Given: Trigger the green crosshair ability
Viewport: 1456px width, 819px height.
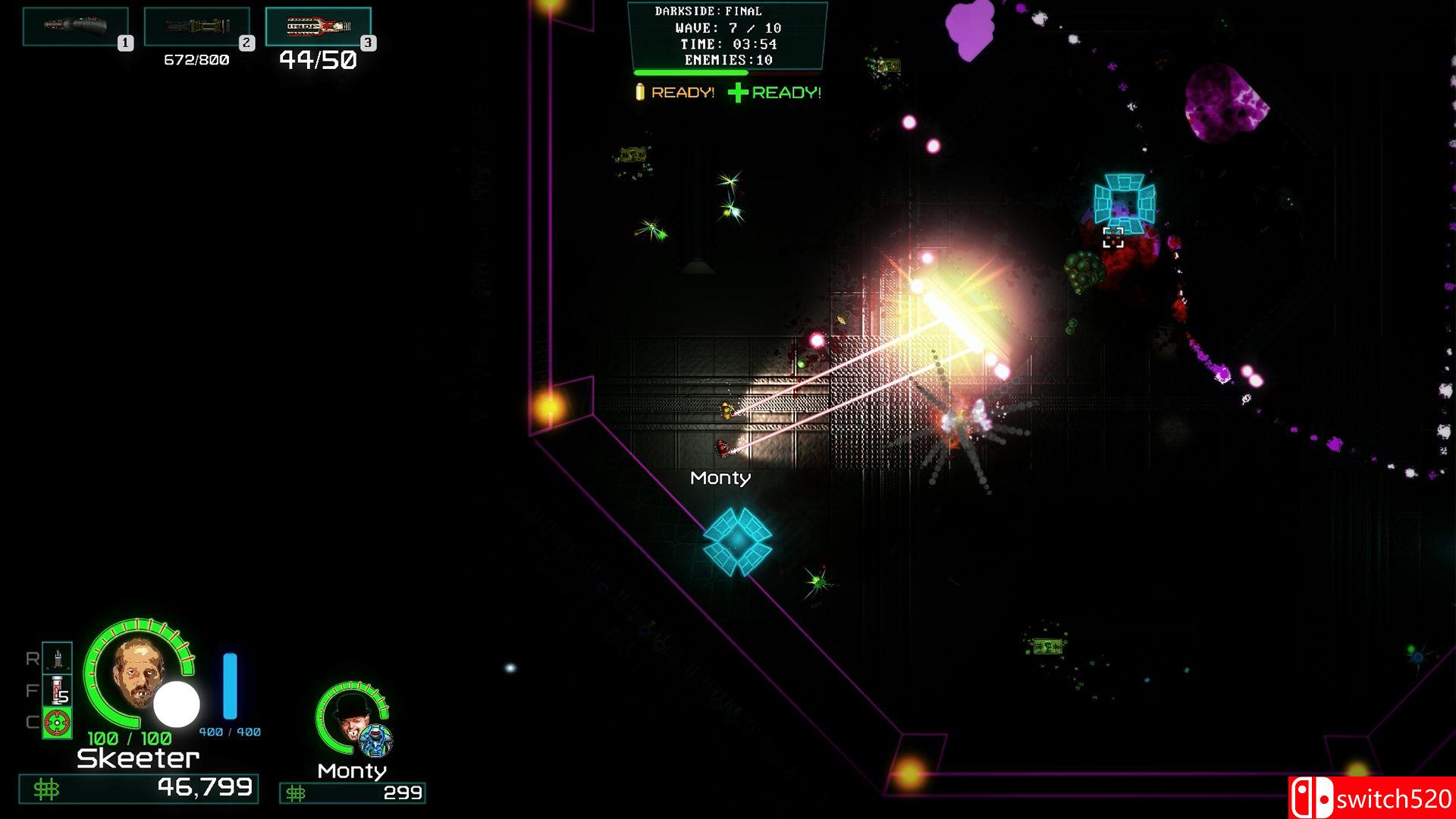Looking at the screenshot, I should point(57,723).
